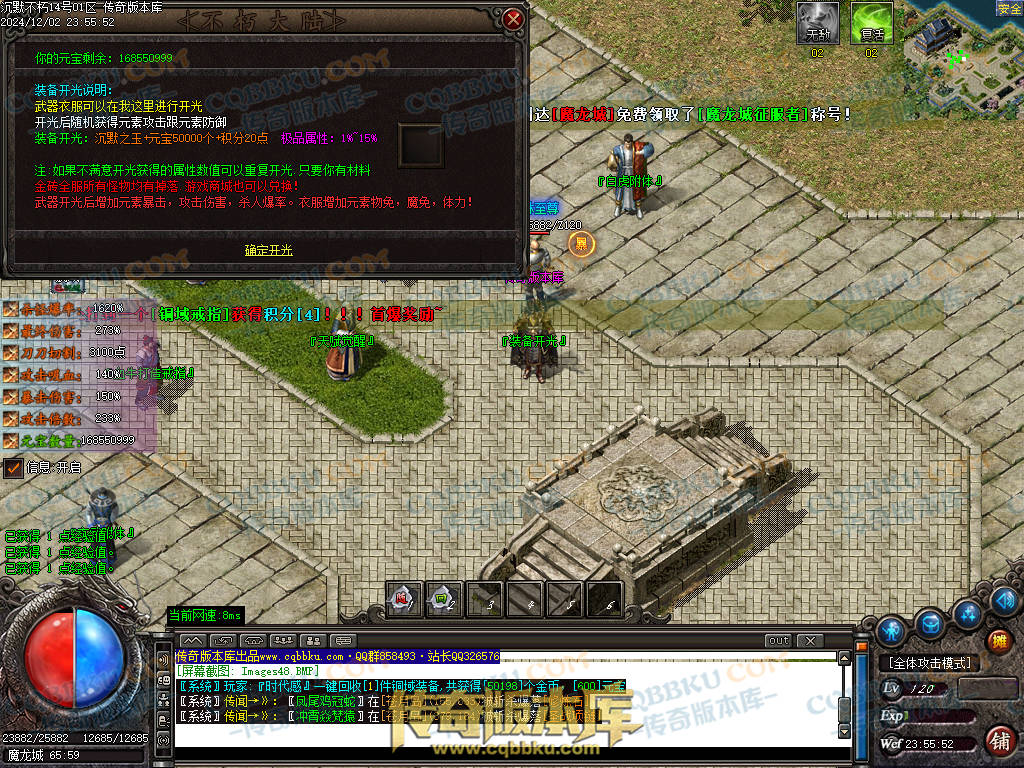Use the red potion in hotbar slot 1

(403, 598)
